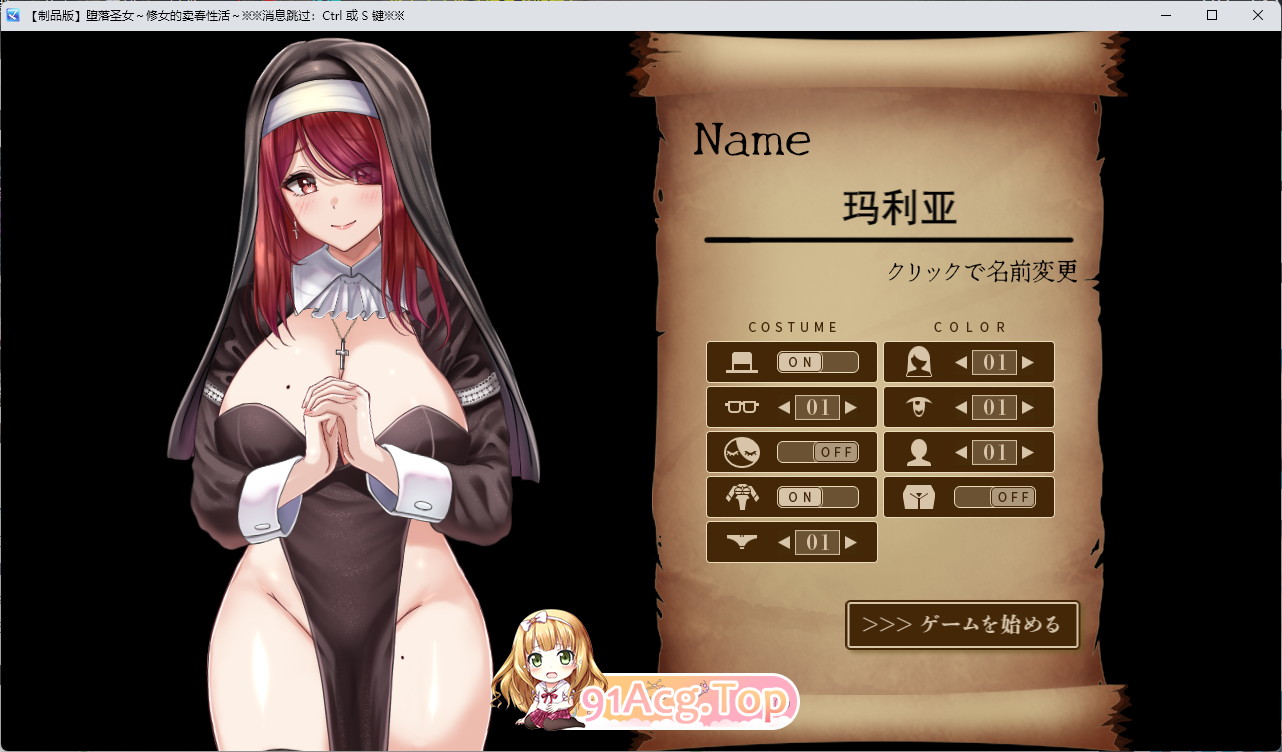Image resolution: width=1282 pixels, height=752 pixels.
Task: Enable the OFF expression toggle
Action: pyautogui.click(x=818, y=452)
